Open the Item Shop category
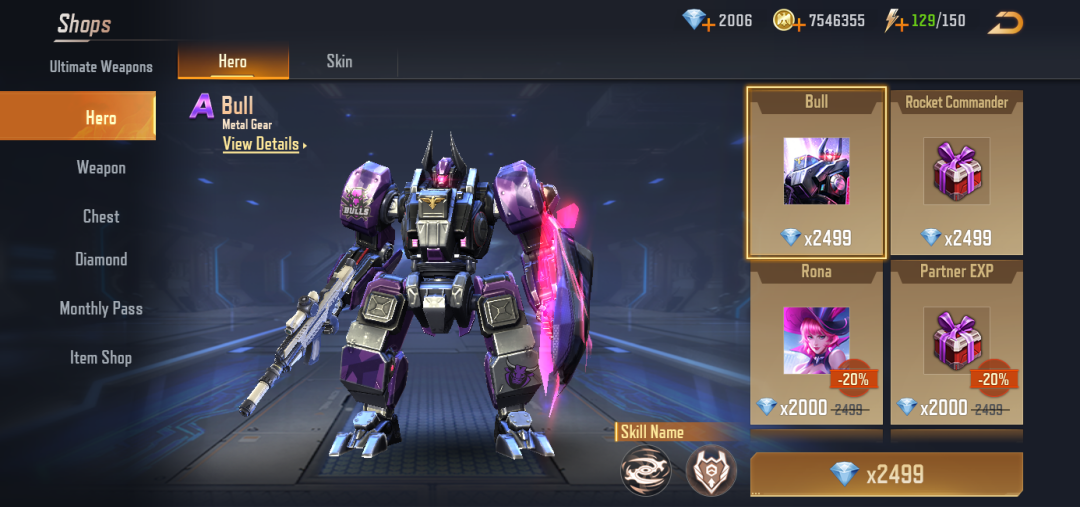This screenshot has height=507, width=1080. 101,357
